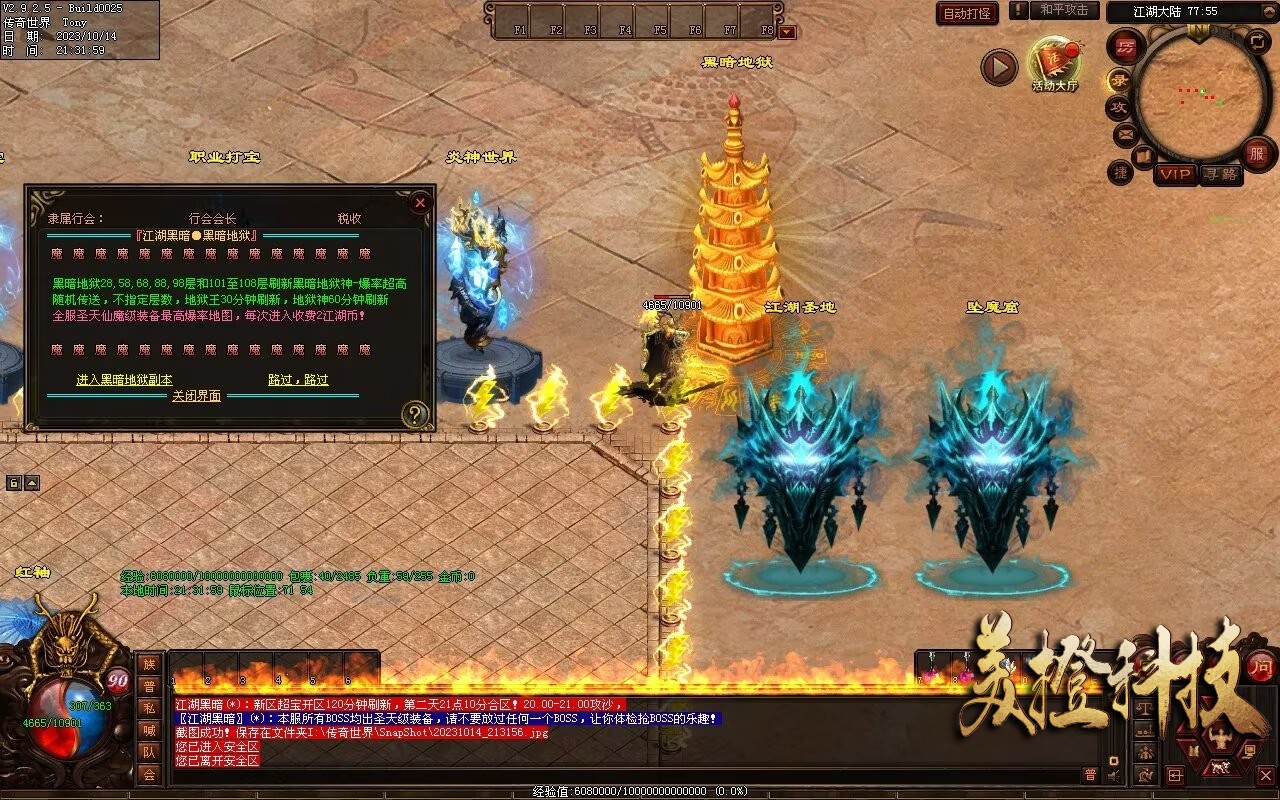Switch chat channel to 私 whisper
Screen dimensions: 1280x800
pos(149,708)
